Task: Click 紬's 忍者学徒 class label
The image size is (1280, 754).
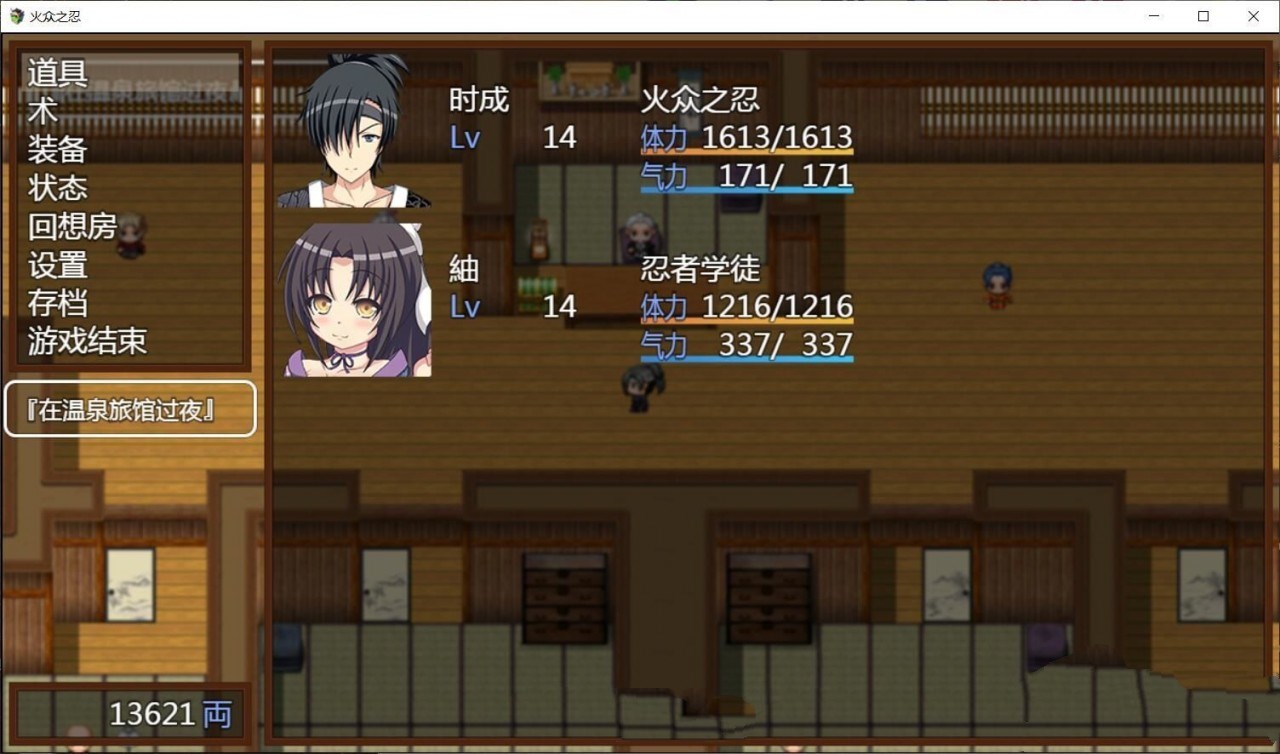Action: pyautogui.click(x=700, y=269)
